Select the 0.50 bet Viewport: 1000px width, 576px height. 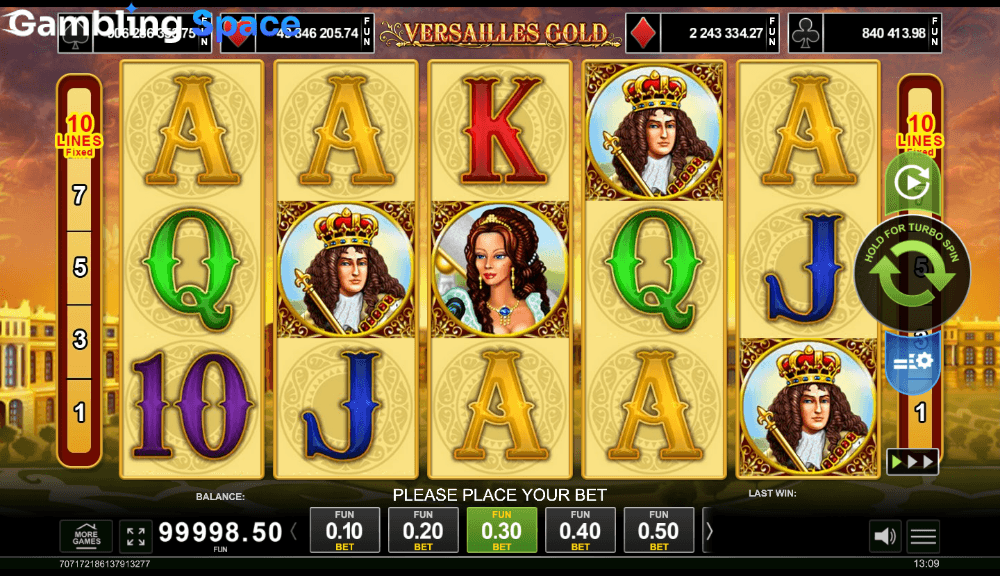pyautogui.click(x=658, y=530)
